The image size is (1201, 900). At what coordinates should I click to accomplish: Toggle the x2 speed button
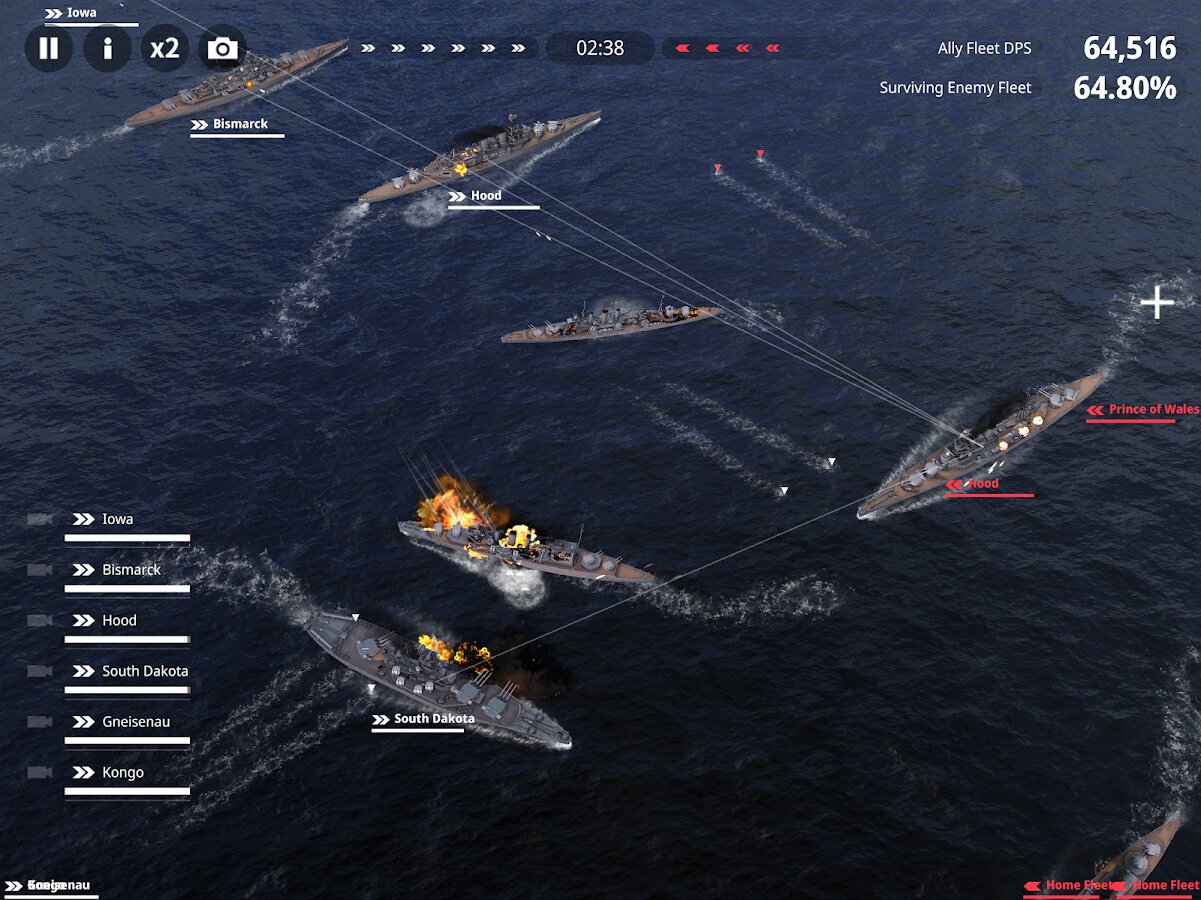coord(164,48)
